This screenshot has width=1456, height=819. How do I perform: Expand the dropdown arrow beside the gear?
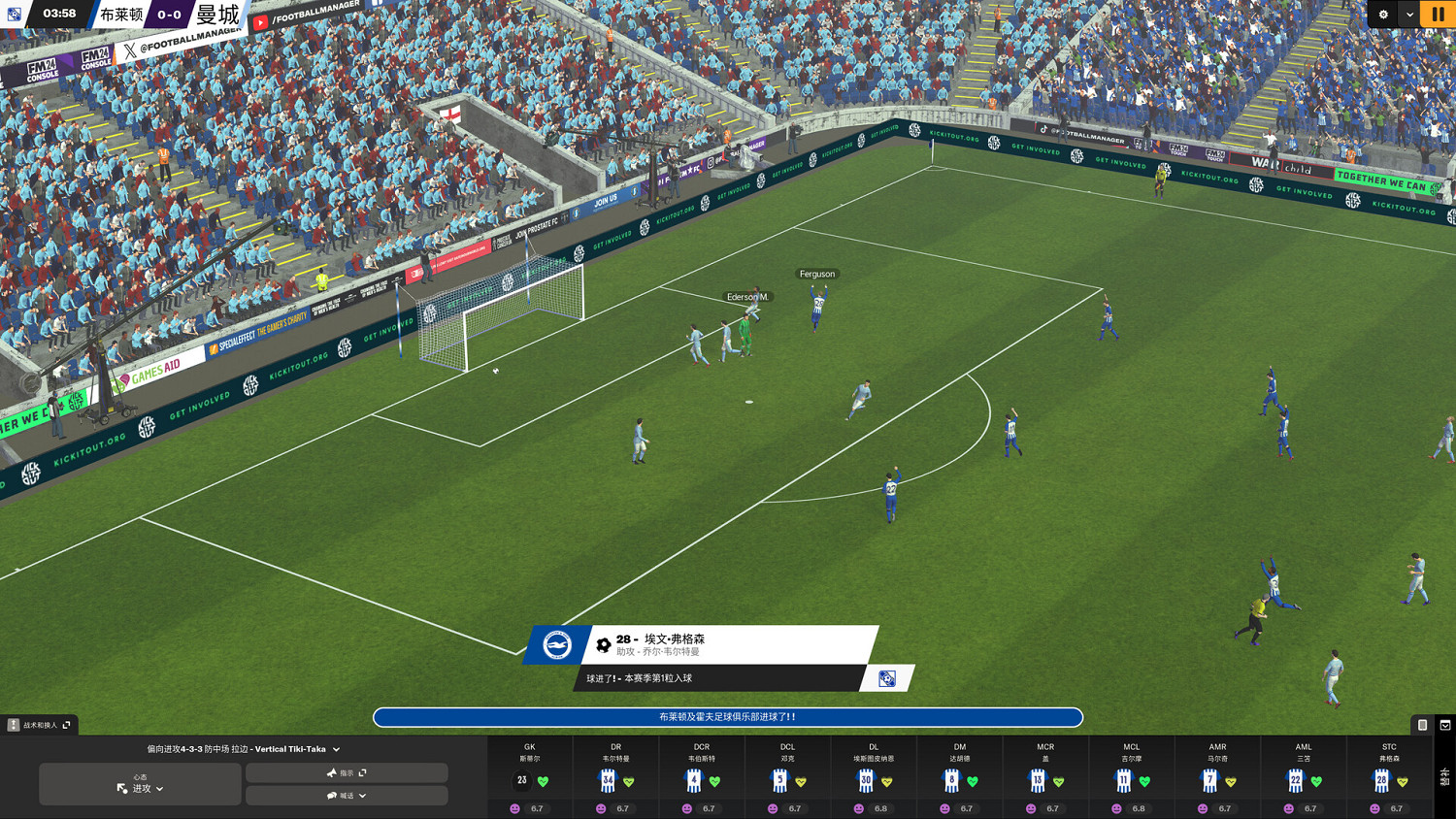click(x=1409, y=15)
